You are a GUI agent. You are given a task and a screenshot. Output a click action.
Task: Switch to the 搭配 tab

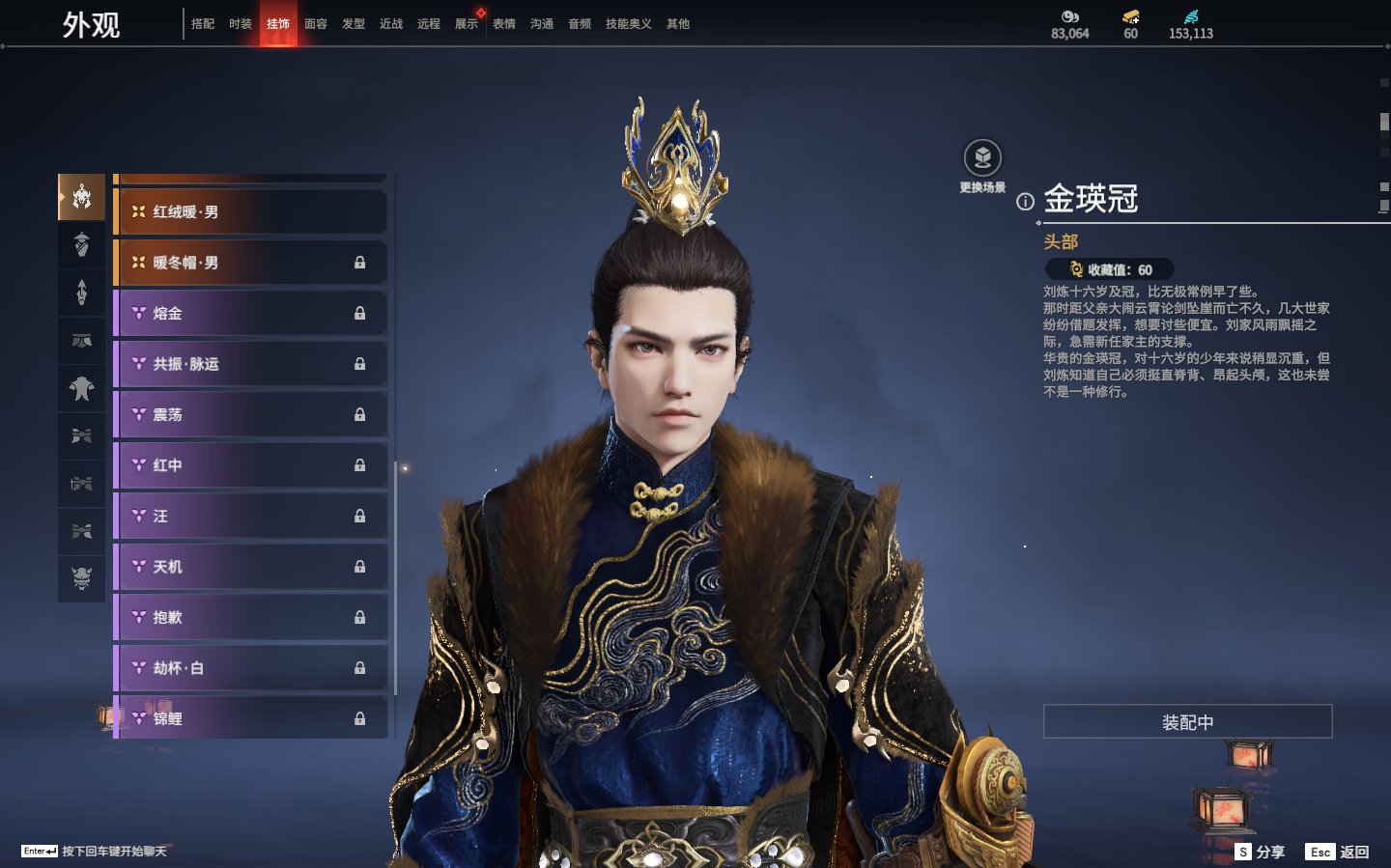click(x=203, y=24)
